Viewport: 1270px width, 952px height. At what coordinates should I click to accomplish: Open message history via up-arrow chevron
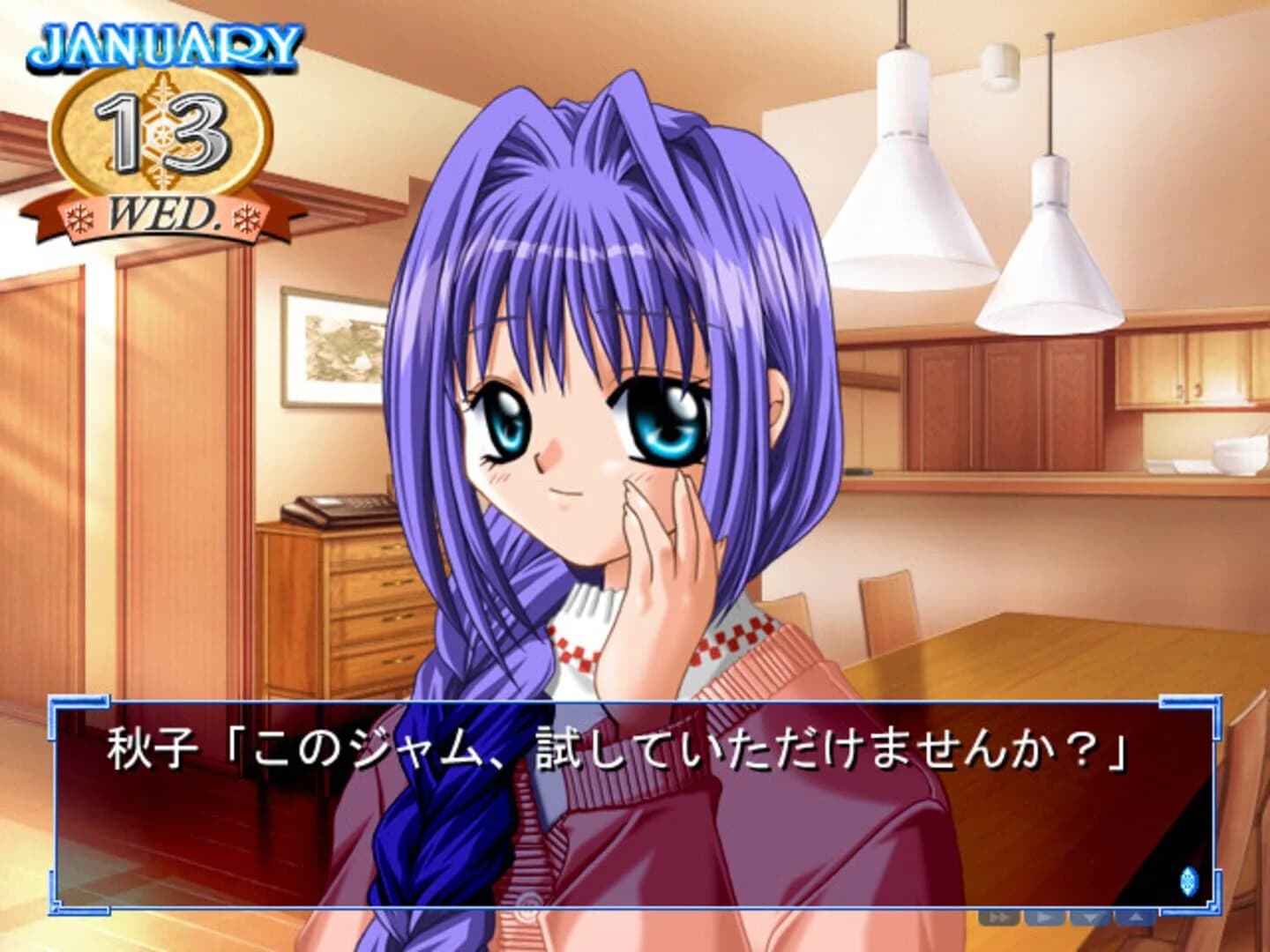(x=1136, y=919)
